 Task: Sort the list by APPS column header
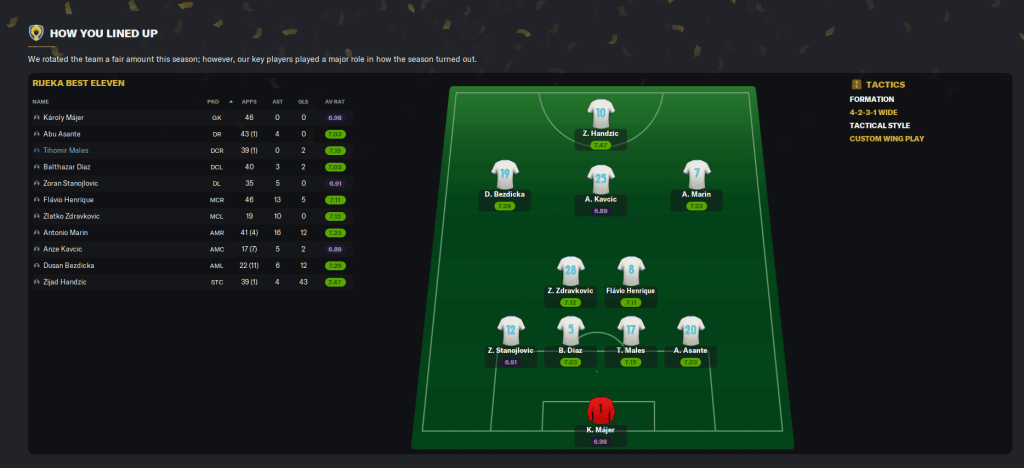pos(249,101)
